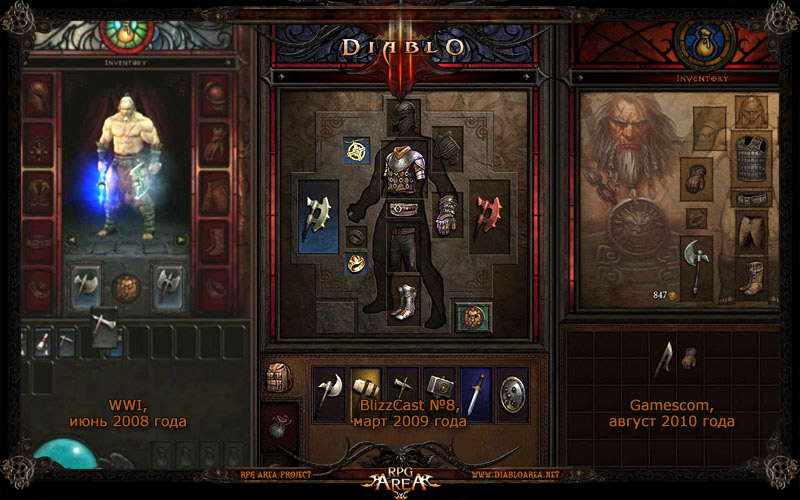Select the pants slot on the parchment panel
The width and height of the screenshot is (800, 500).
748,232
